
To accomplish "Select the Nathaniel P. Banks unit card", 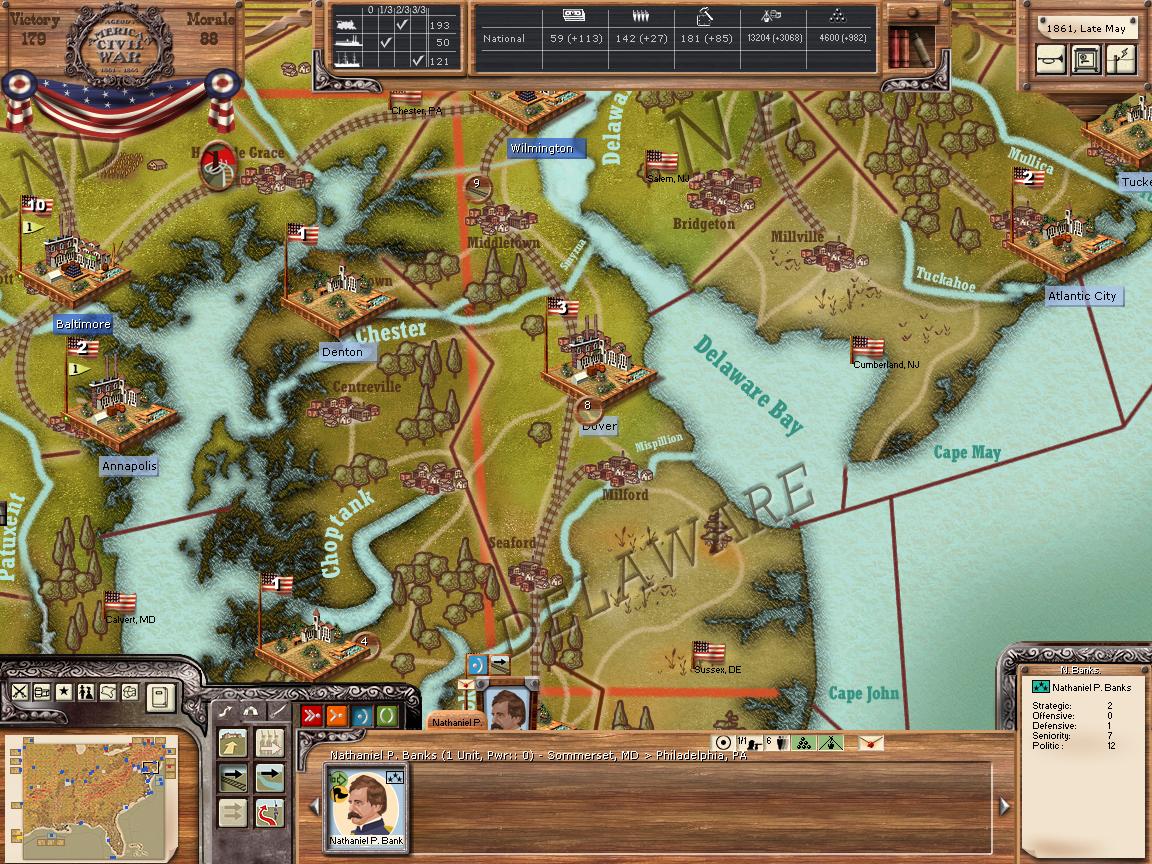I will click(366, 806).
